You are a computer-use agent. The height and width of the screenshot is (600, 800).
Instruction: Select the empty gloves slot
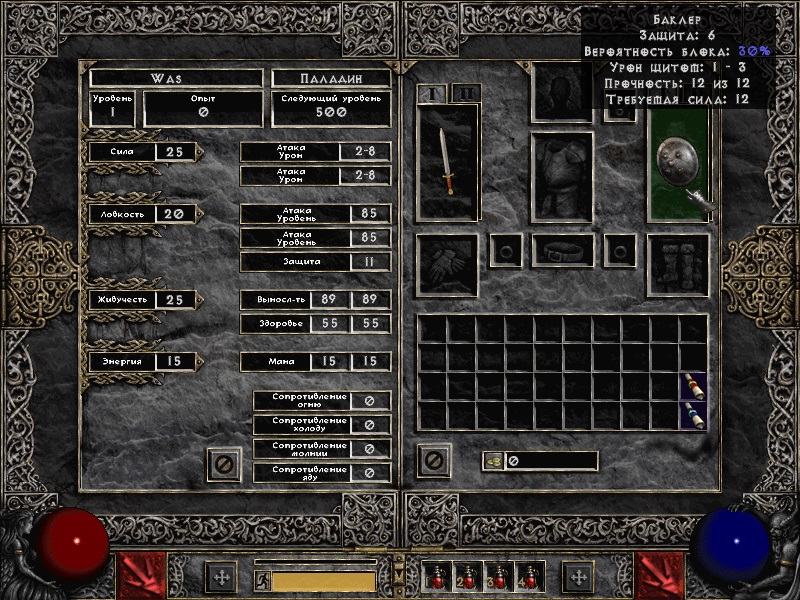pos(447,265)
